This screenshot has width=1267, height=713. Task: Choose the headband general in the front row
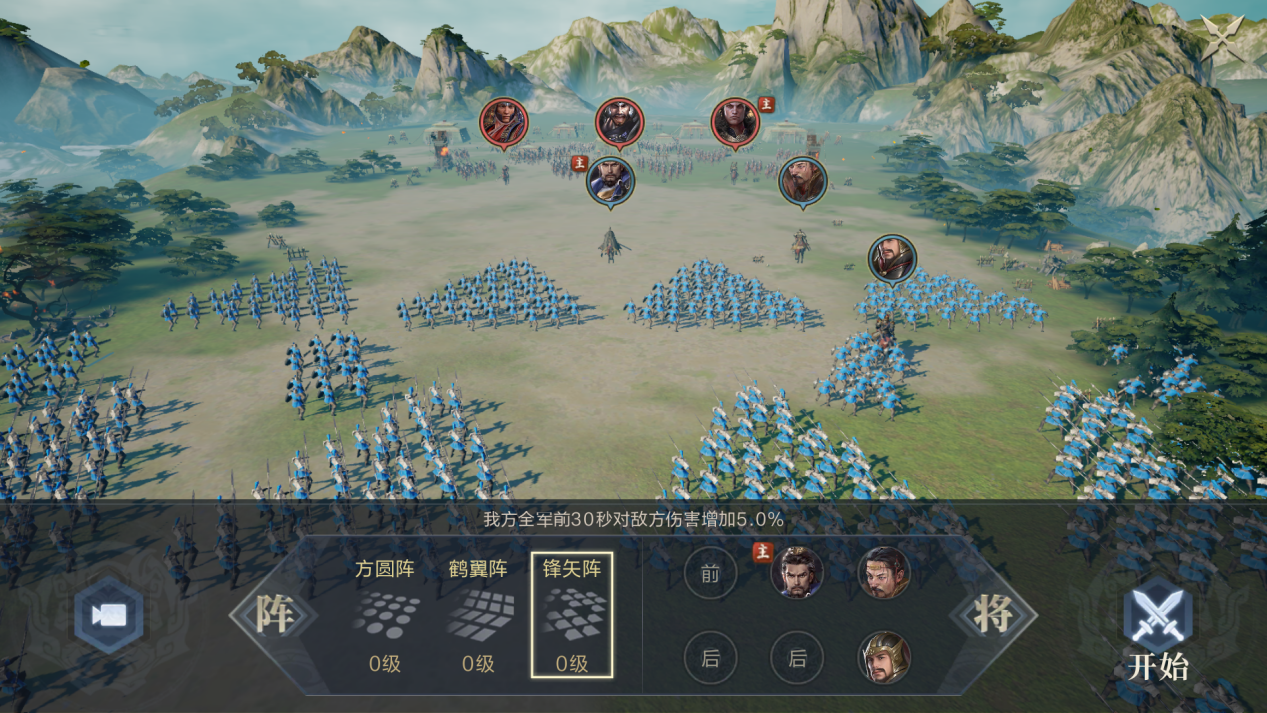(884, 573)
